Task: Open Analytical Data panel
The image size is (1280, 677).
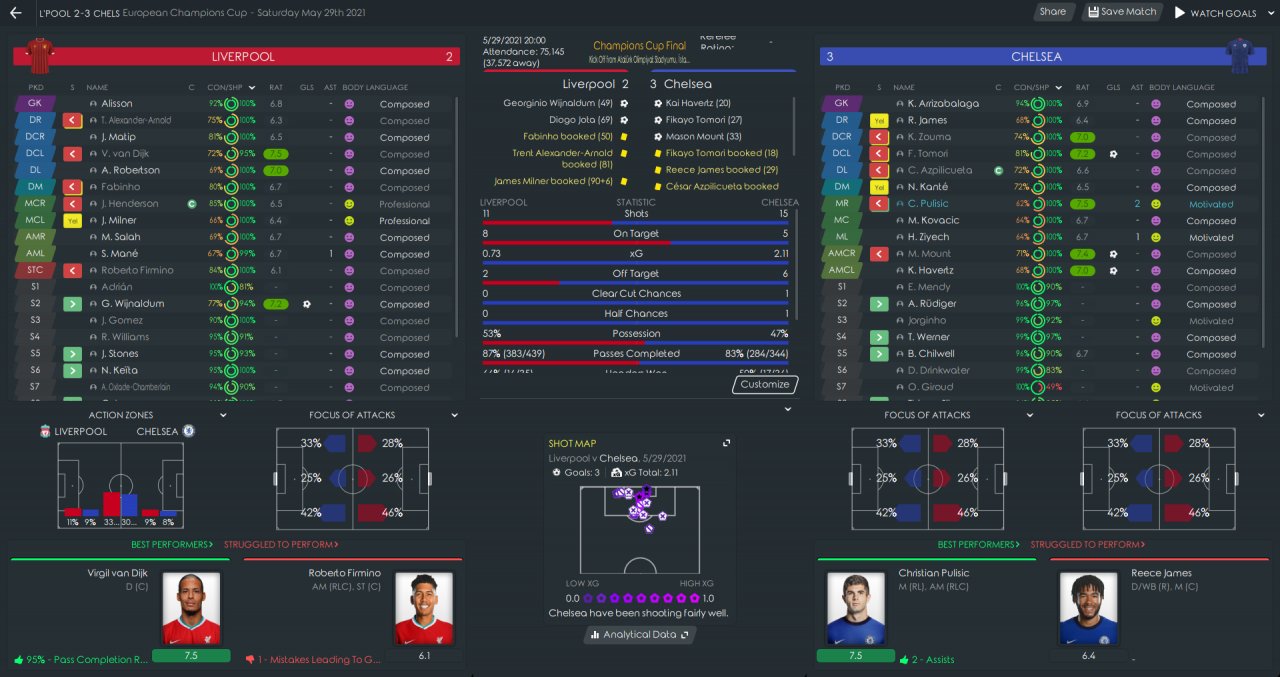Action: tap(640, 634)
